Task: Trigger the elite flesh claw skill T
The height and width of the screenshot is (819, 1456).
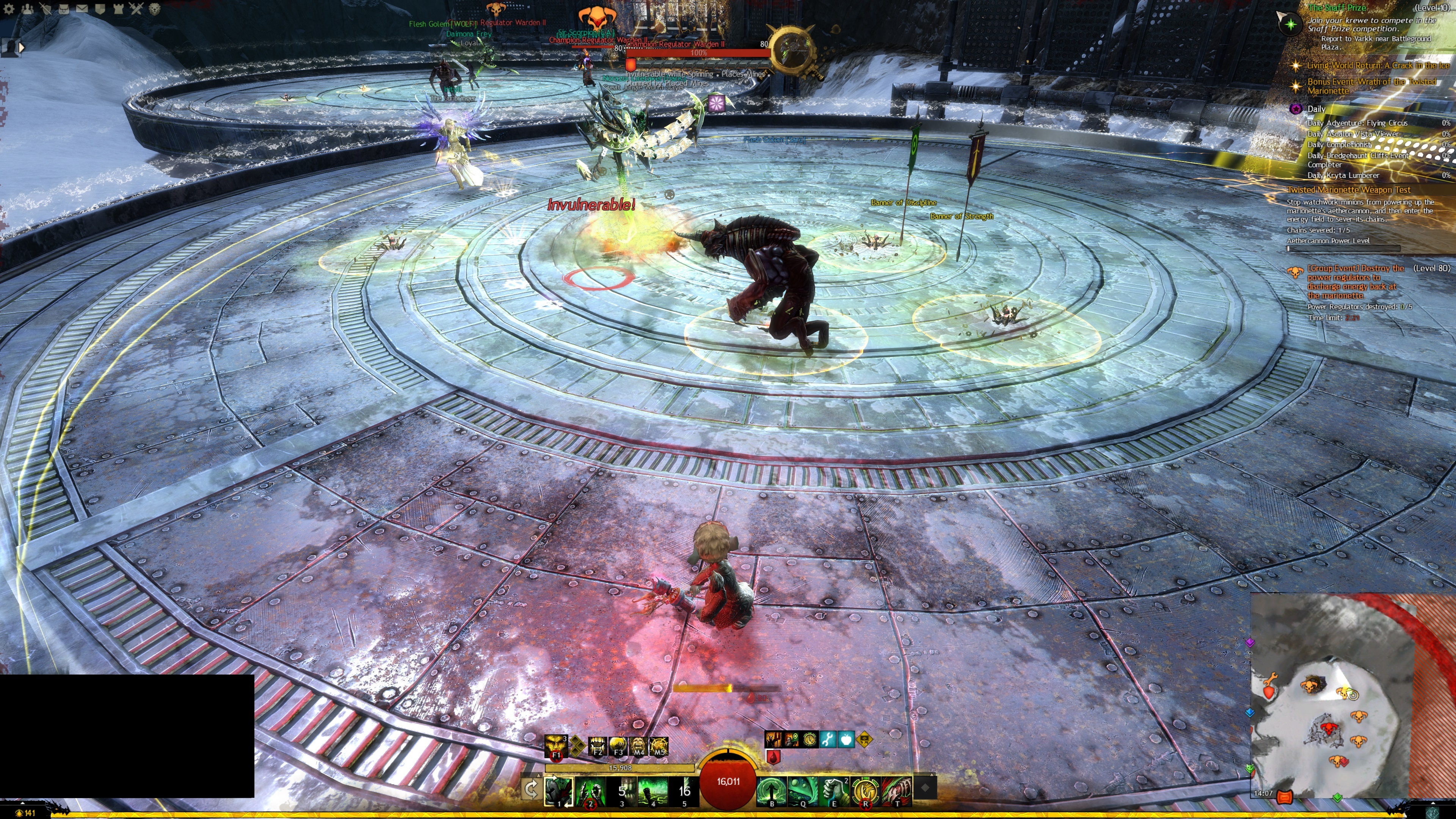Action: [x=896, y=790]
